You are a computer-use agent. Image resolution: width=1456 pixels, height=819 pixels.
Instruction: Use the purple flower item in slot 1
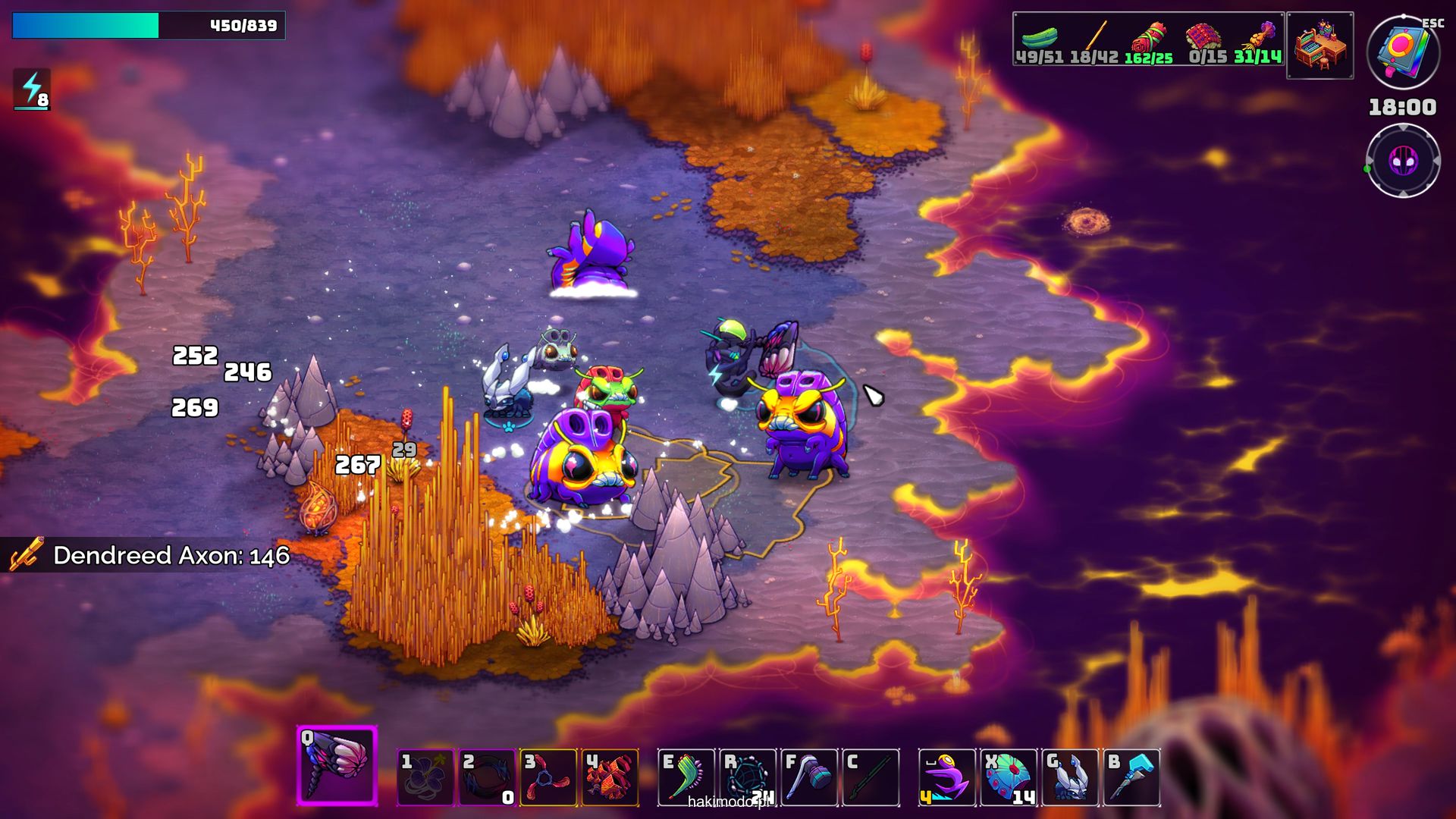tap(425, 777)
